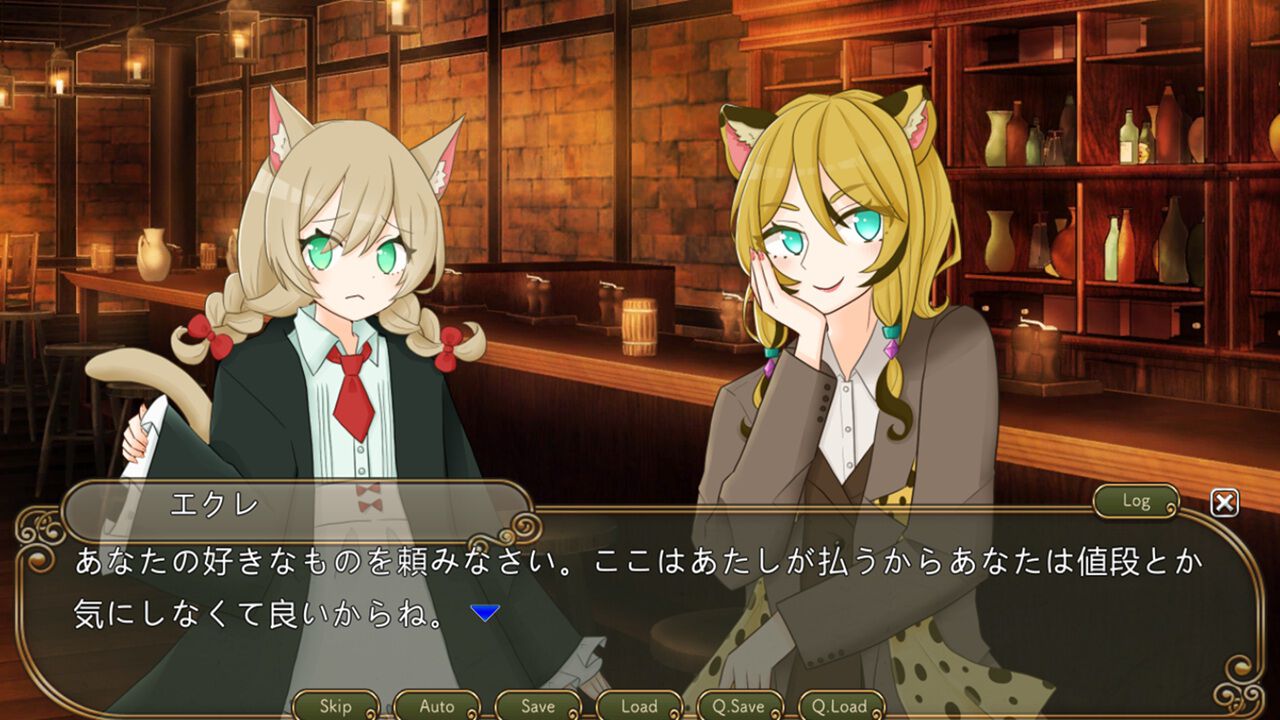Viewport: 1280px width, 720px height.
Task: Open the Log to review past dialogue
Action: pos(1137,502)
